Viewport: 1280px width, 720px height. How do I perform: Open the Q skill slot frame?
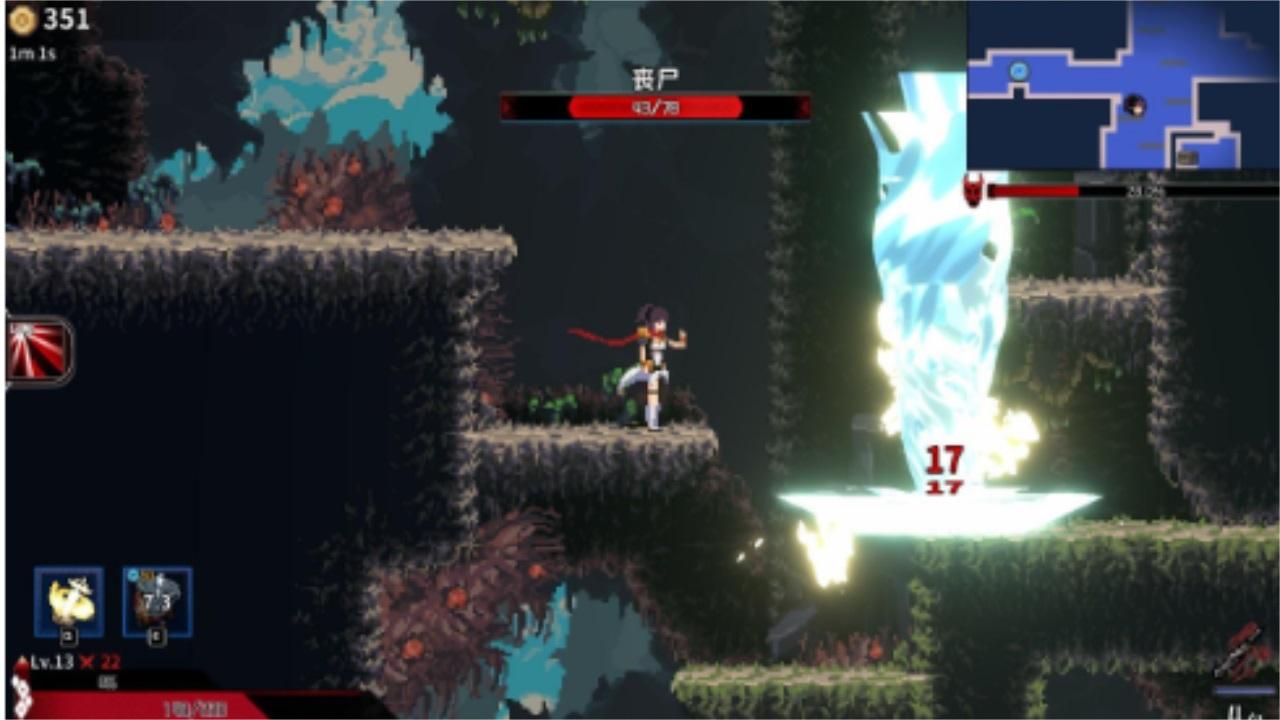(68, 601)
